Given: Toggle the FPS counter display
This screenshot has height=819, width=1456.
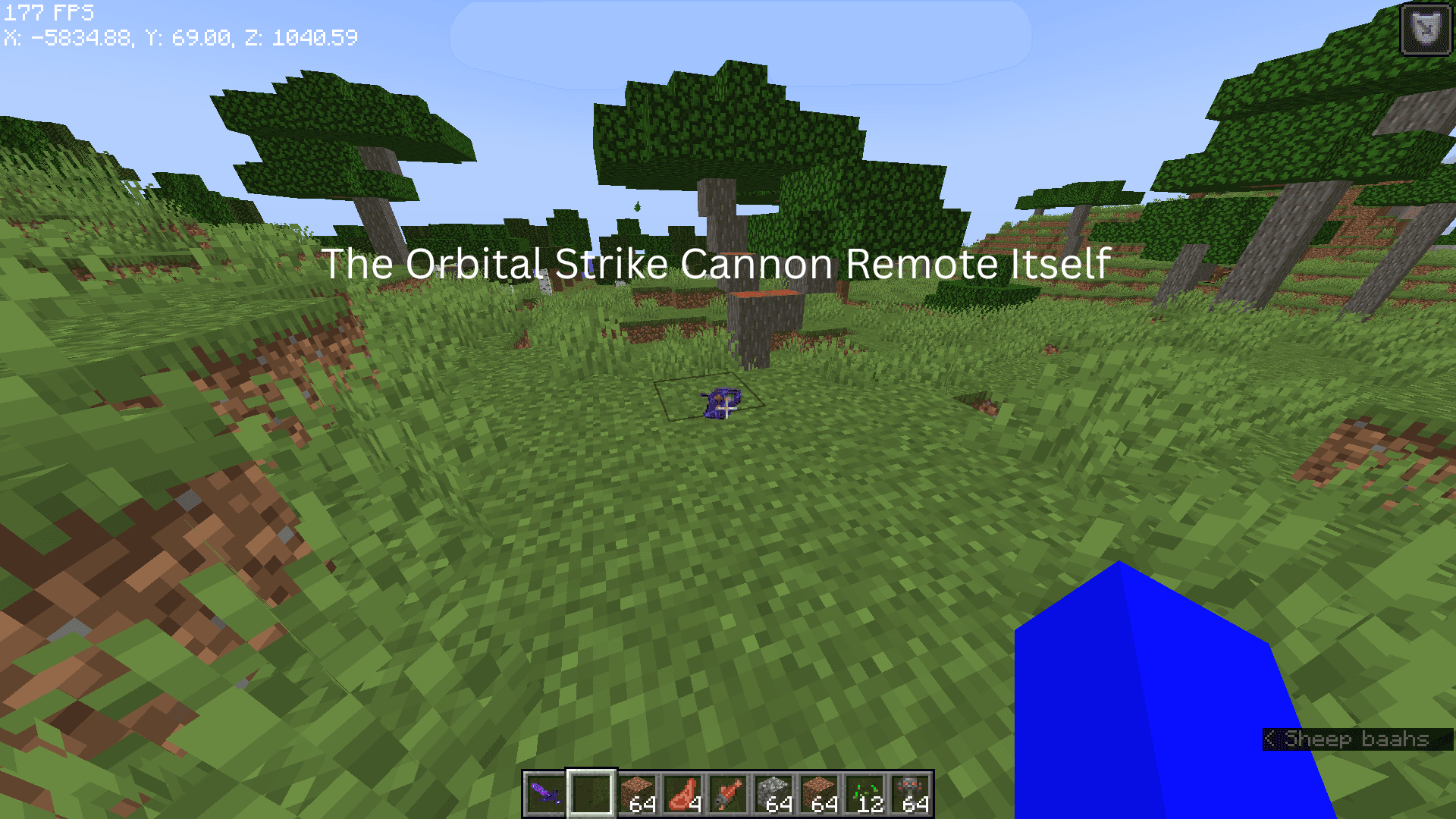Looking at the screenshot, I should point(47,12).
